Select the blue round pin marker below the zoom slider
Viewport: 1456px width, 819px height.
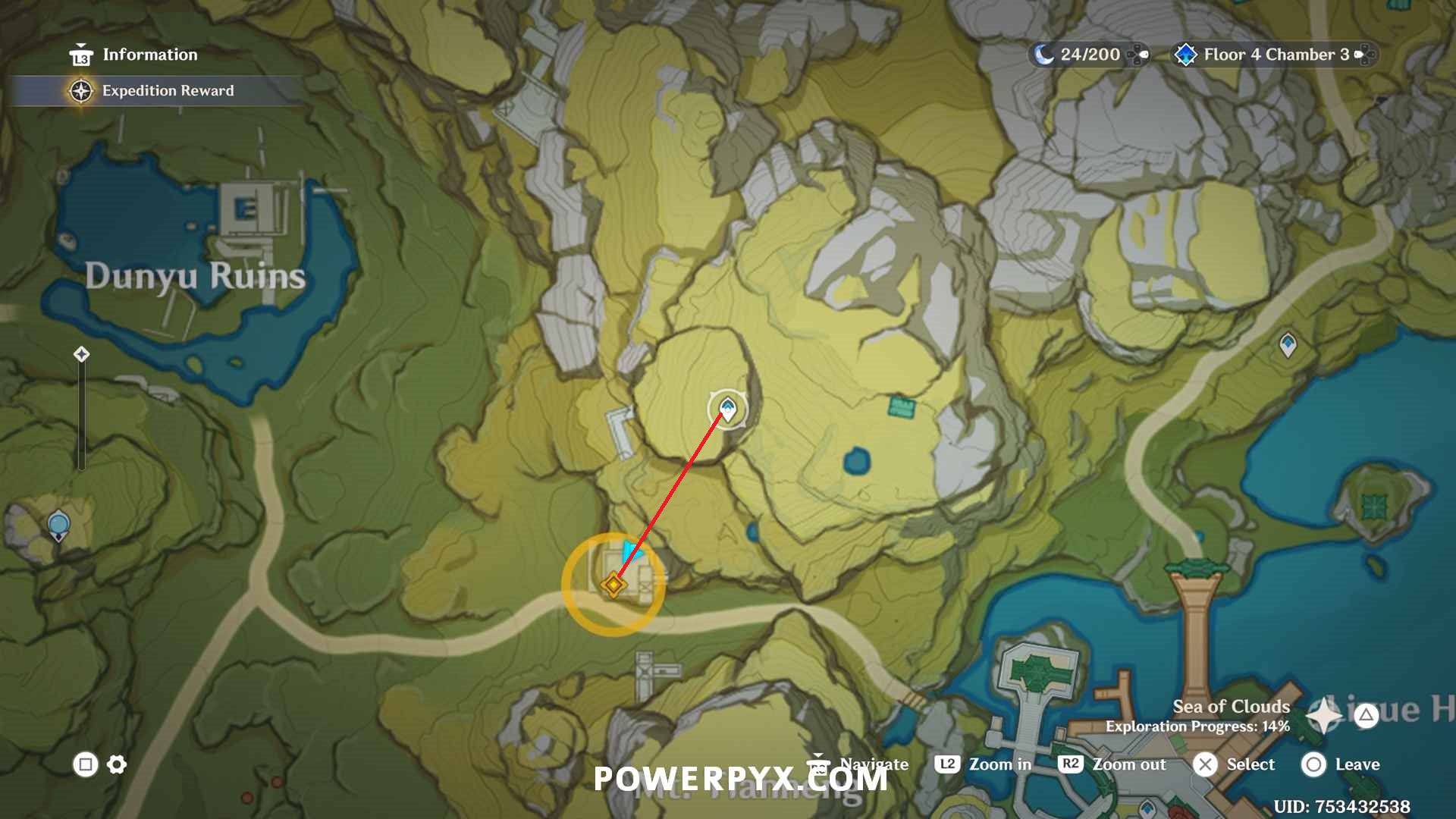tap(58, 524)
